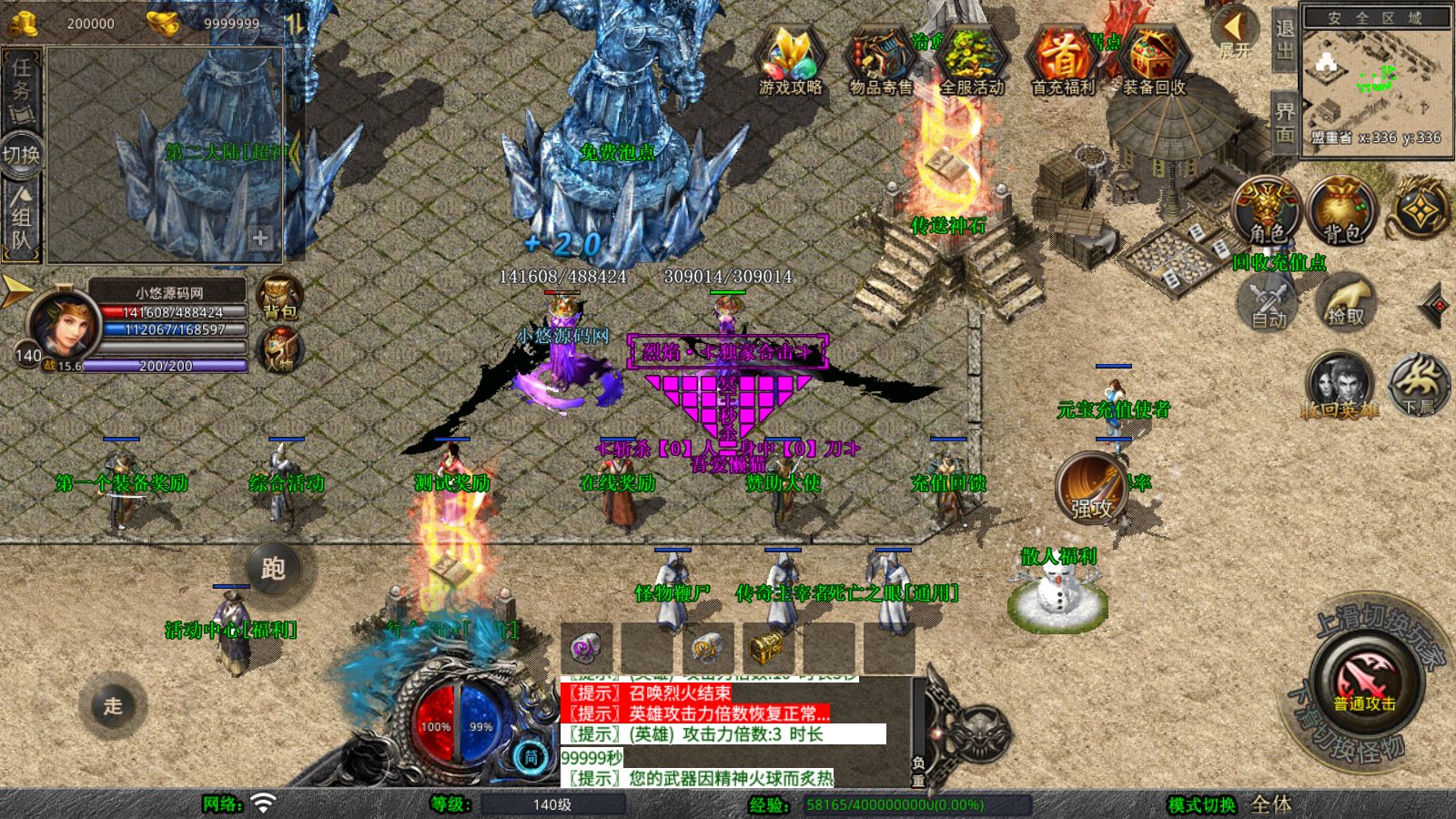This screenshot has width=1456, height=819.
Task: Show the 全服活动 server events
Action: [972, 60]
